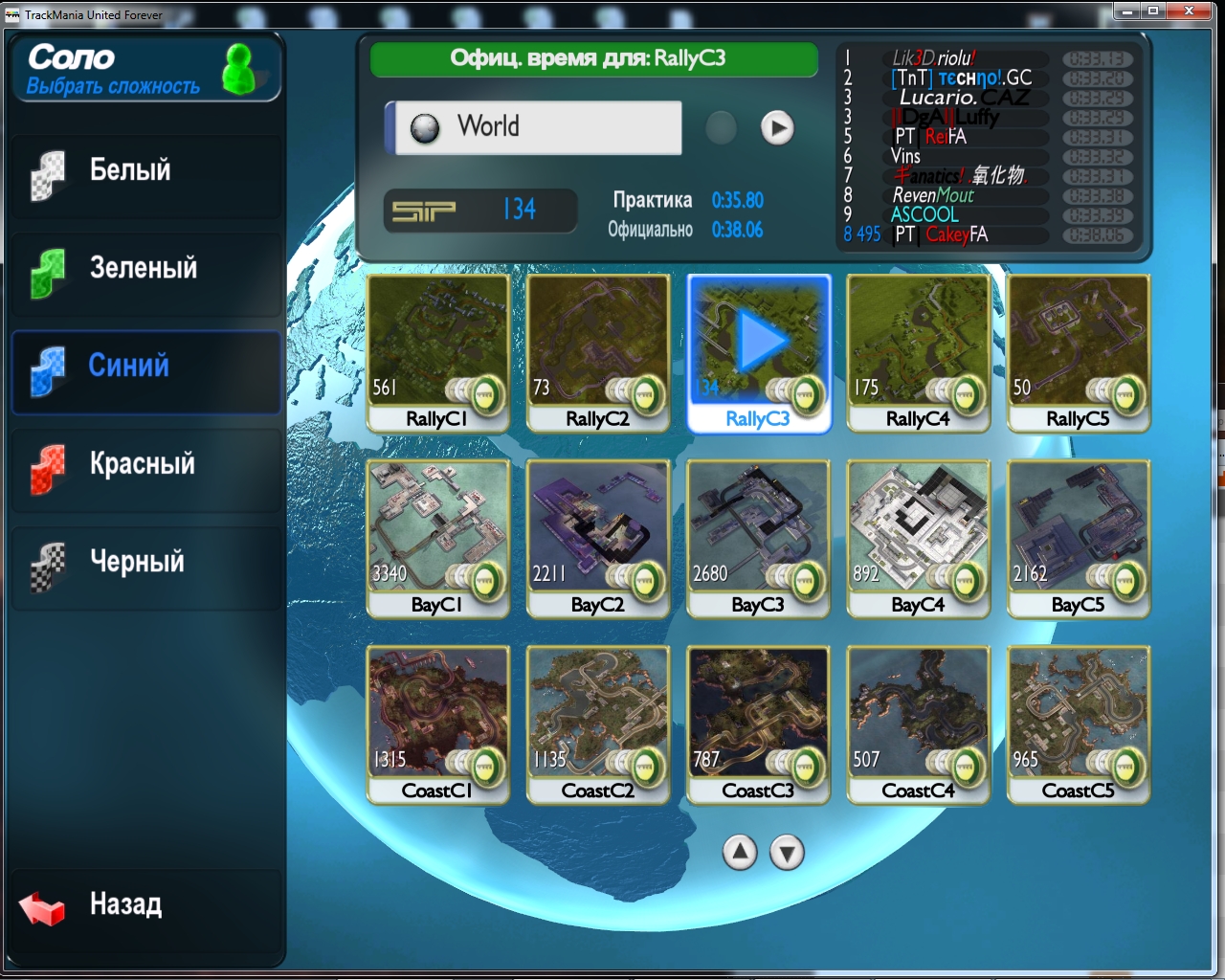Choose the CoastC2 track
This screenshot has height=980, width=1225.
click(597, 724)
